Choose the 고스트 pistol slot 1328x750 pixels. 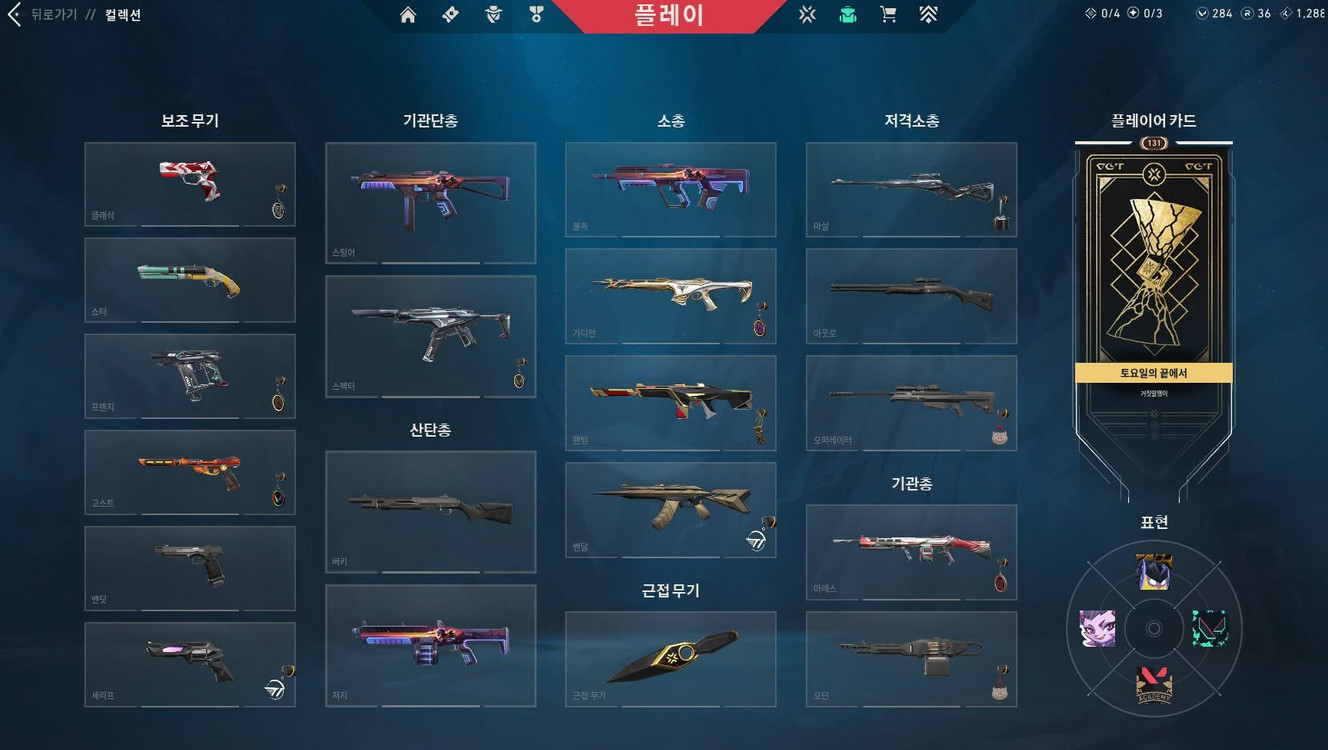tap(189, 472)
